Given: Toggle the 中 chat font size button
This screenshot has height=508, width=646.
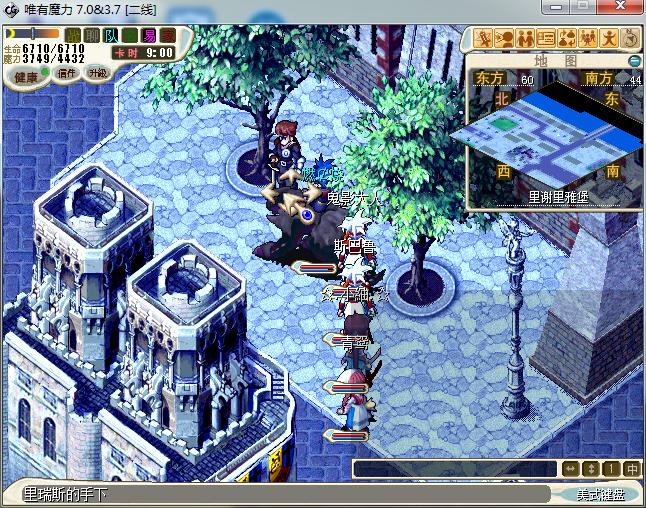Looking at the screenshot, I should pyautogui.click(x=631, y=468).
